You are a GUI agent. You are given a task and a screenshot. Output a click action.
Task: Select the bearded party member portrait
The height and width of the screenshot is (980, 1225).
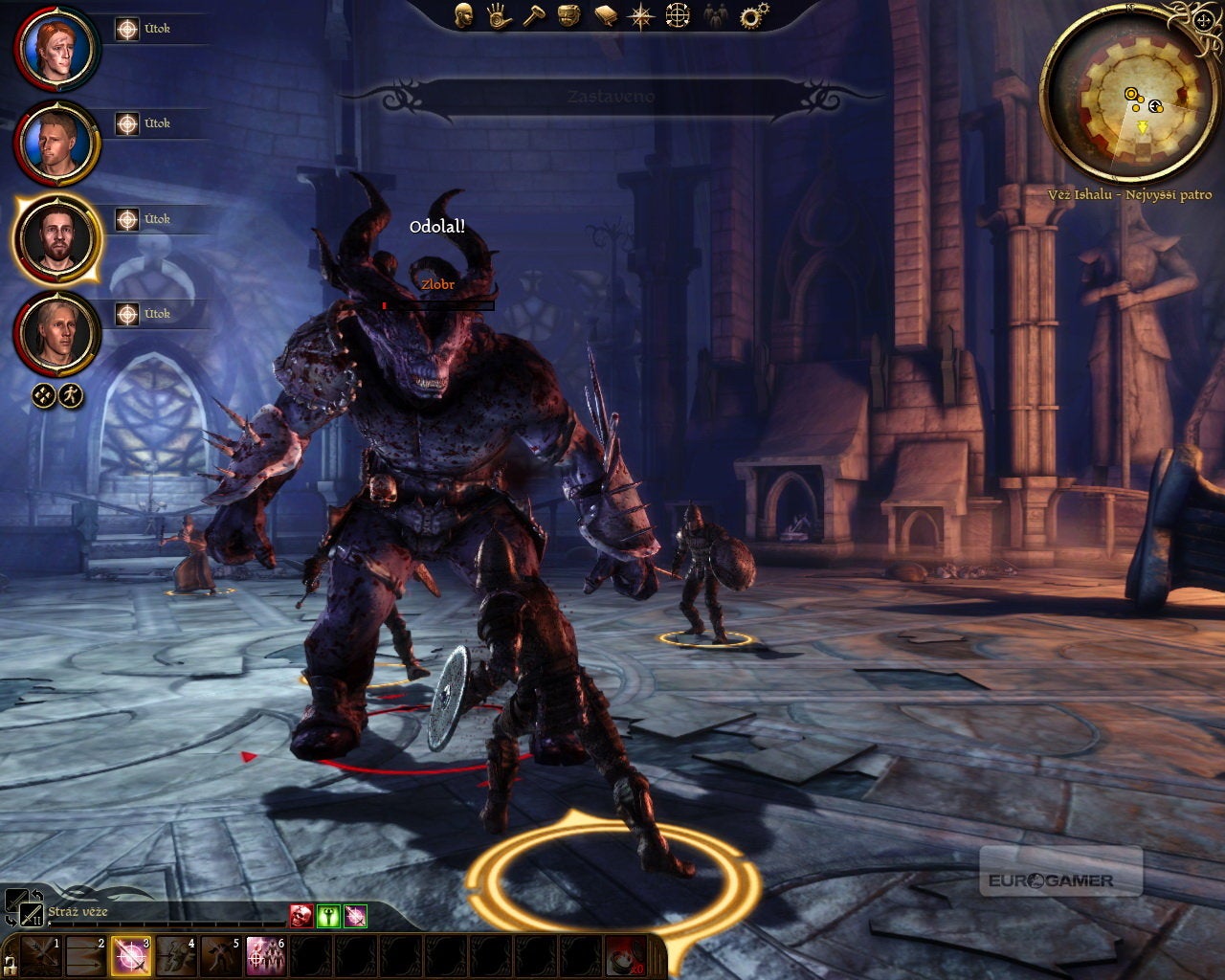[56, 238]
